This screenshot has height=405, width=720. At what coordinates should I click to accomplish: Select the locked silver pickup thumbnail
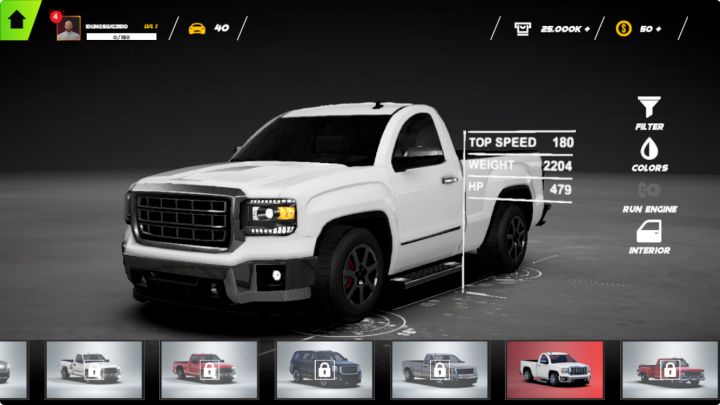[439, 369]
